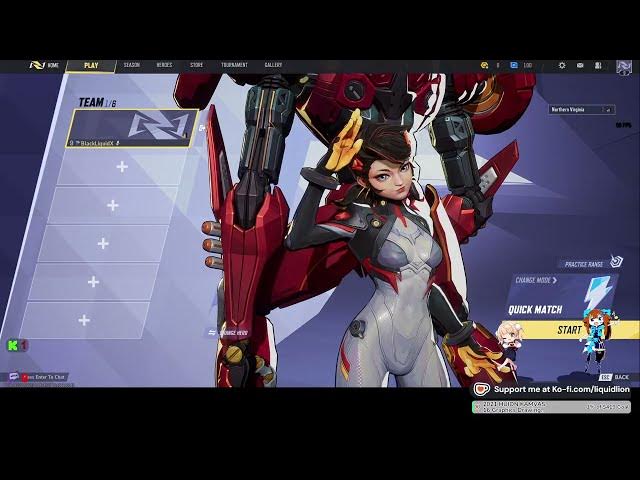Select the BlackLiquidX team member card
Image resolution: width=640 pixels, height=480 pixels.
coord(133,128)
